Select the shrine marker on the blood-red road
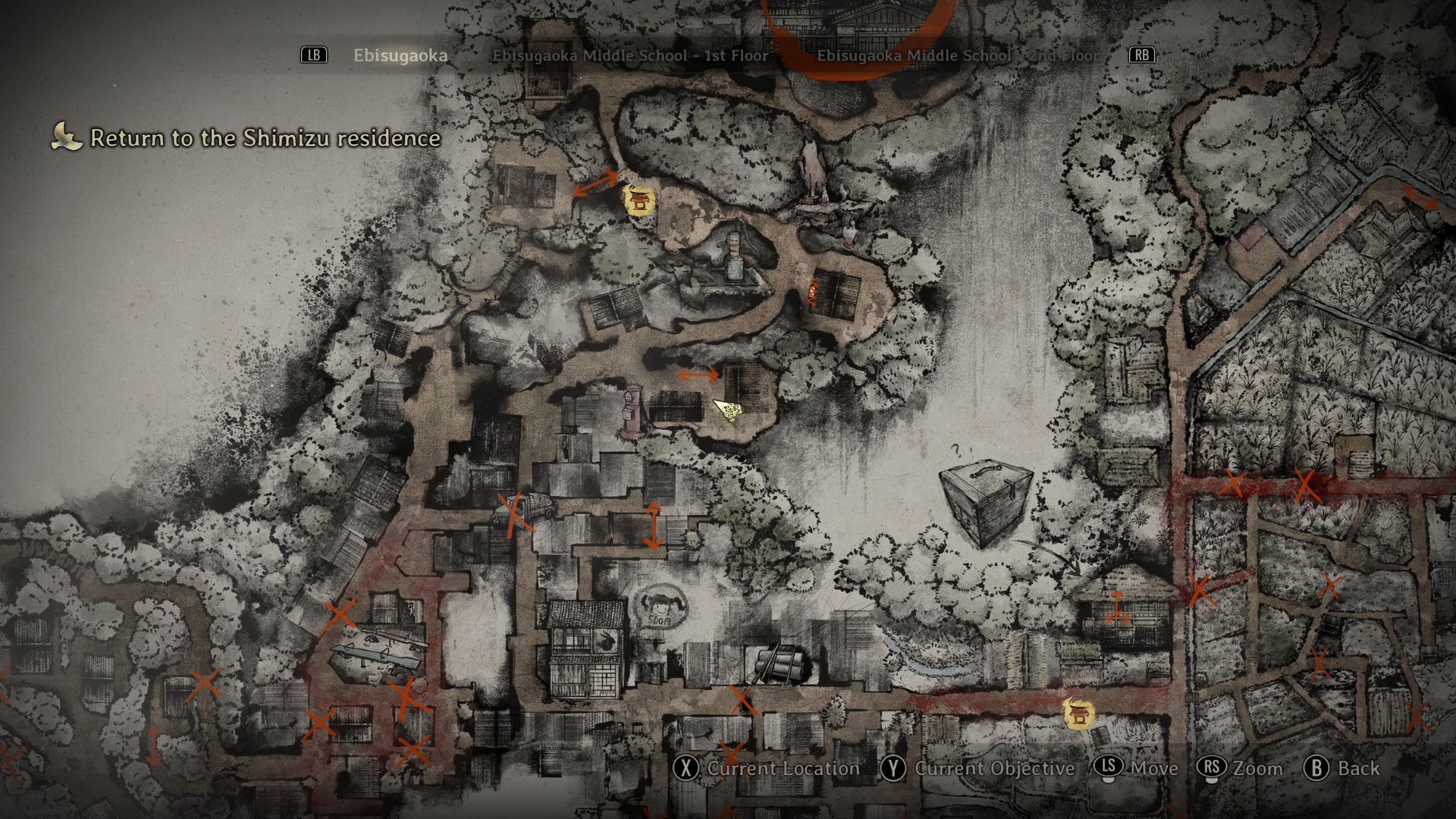Viewport: 1456px width, 819px height. coord(1078,714)
